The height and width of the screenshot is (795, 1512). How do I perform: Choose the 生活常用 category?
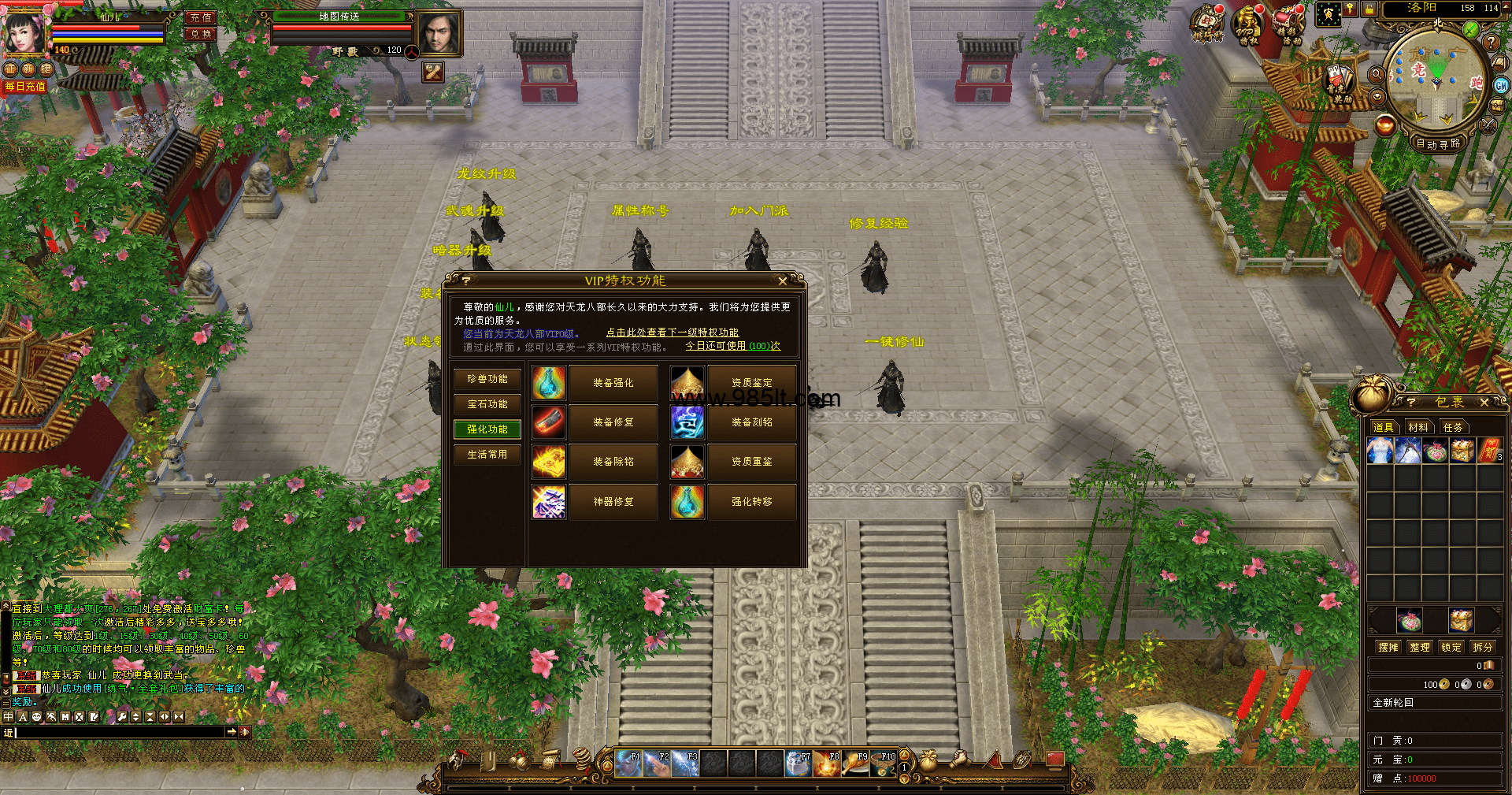487,455
